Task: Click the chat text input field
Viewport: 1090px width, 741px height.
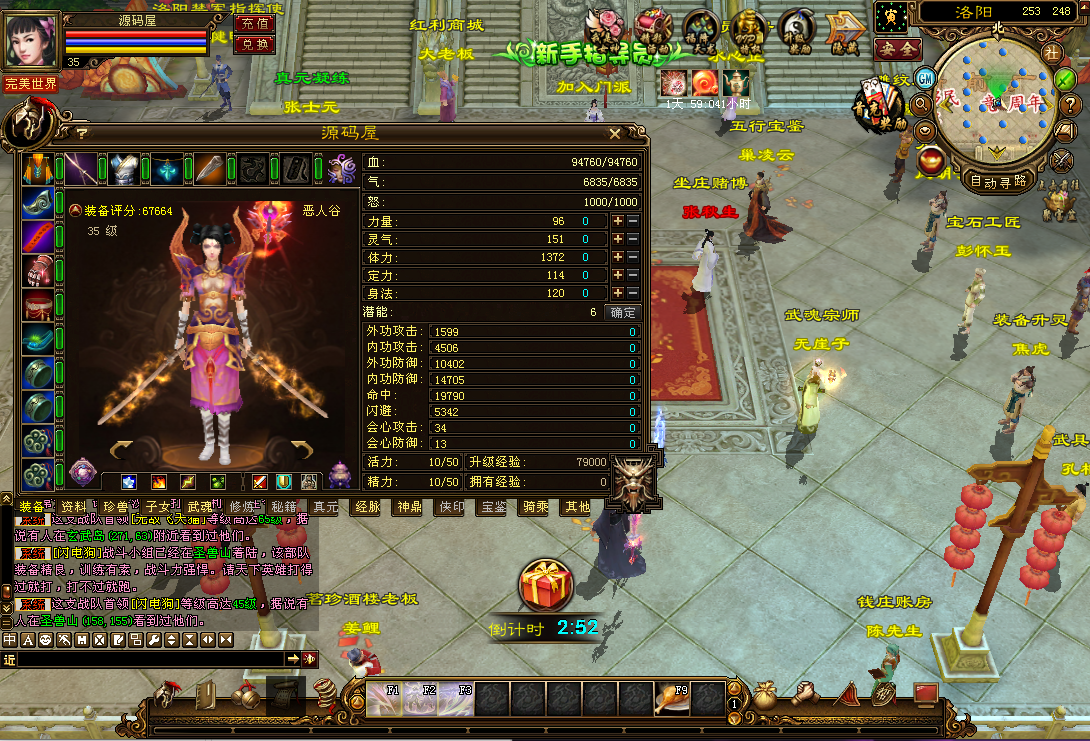Action: [x=150, y=659]
